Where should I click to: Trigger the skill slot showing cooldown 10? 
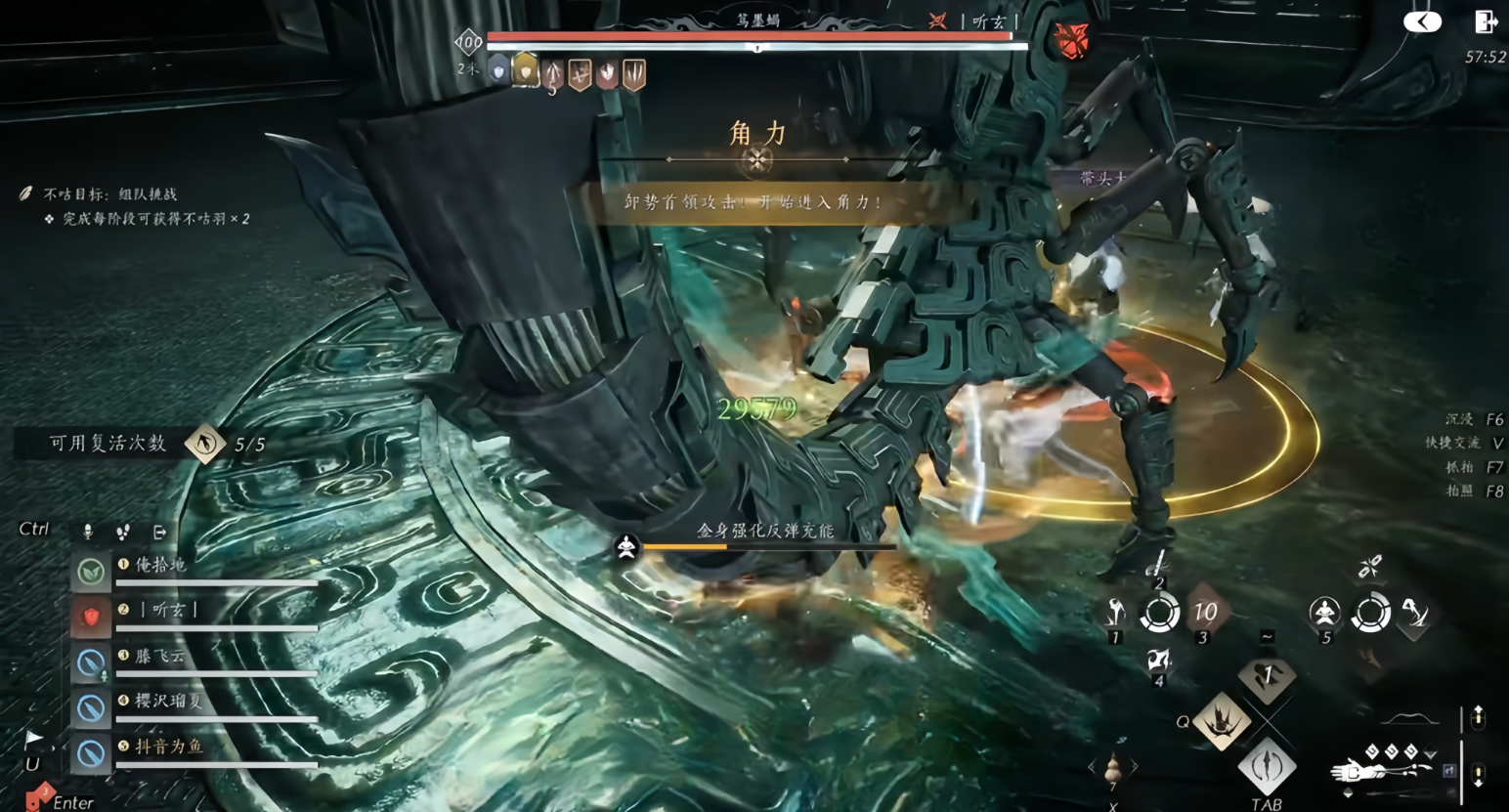tap(1205, 613)
